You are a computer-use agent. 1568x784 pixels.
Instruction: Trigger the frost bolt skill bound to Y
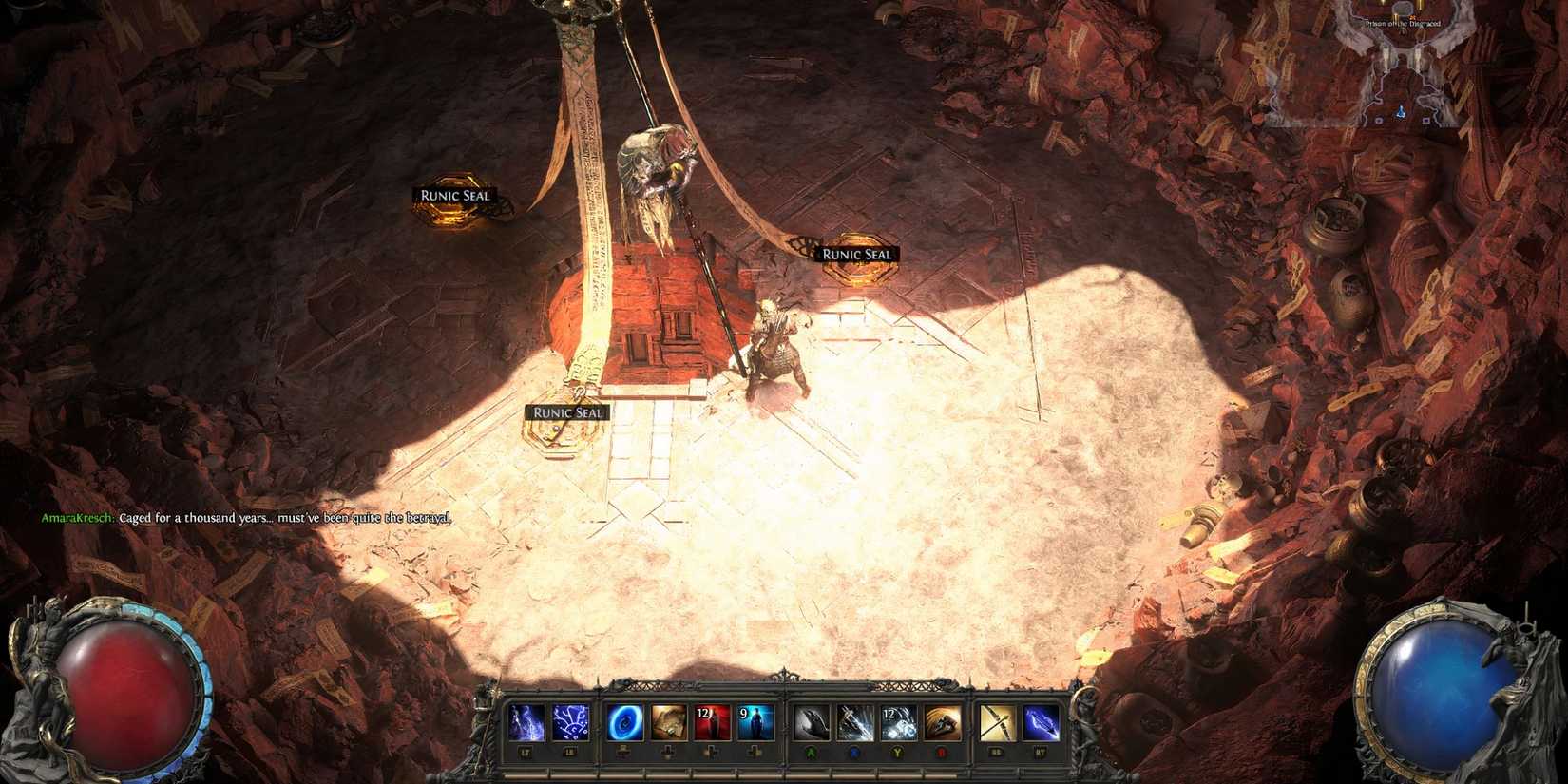coord(898,722)
